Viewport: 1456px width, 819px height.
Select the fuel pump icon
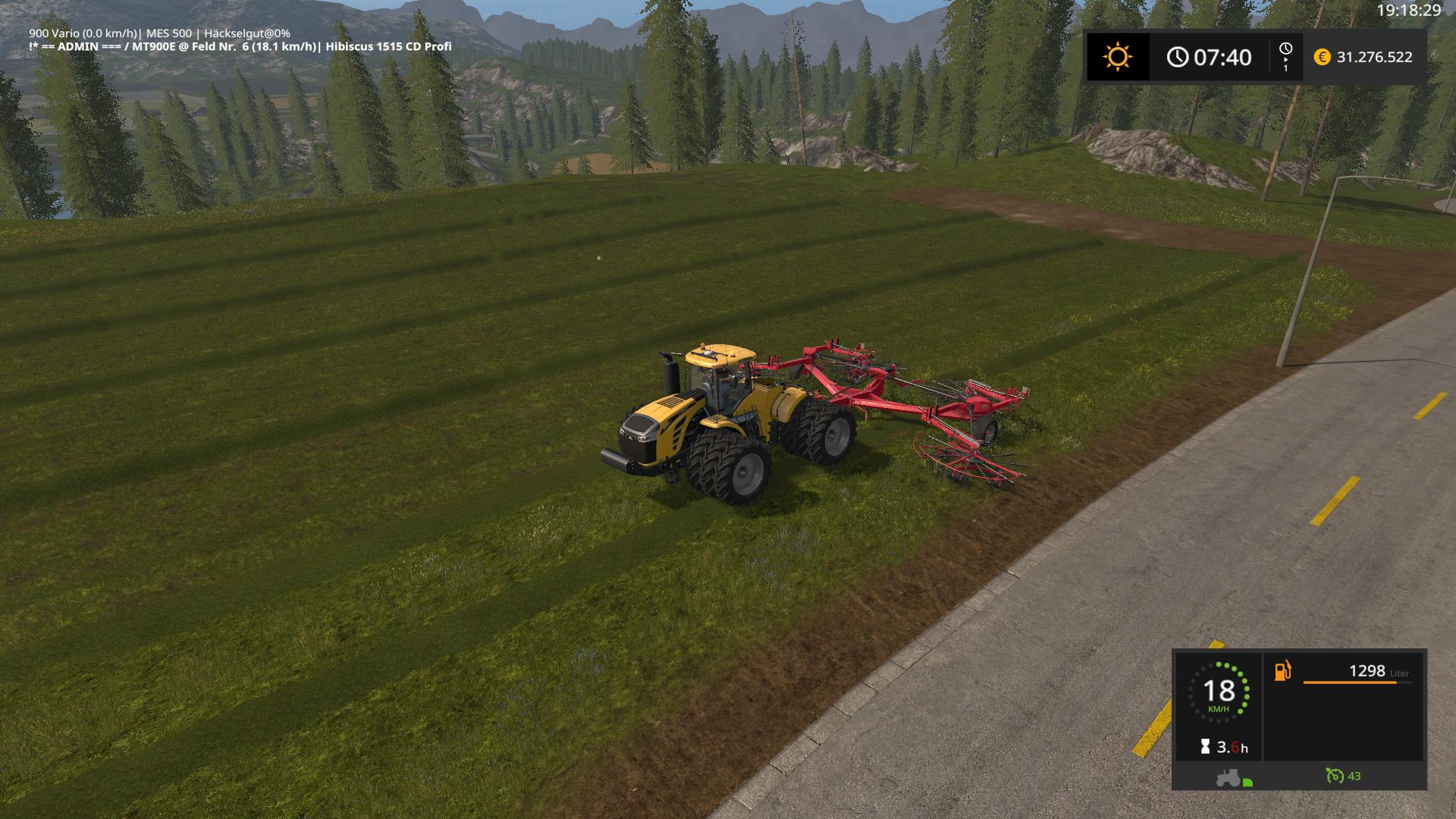(1282, 671)
